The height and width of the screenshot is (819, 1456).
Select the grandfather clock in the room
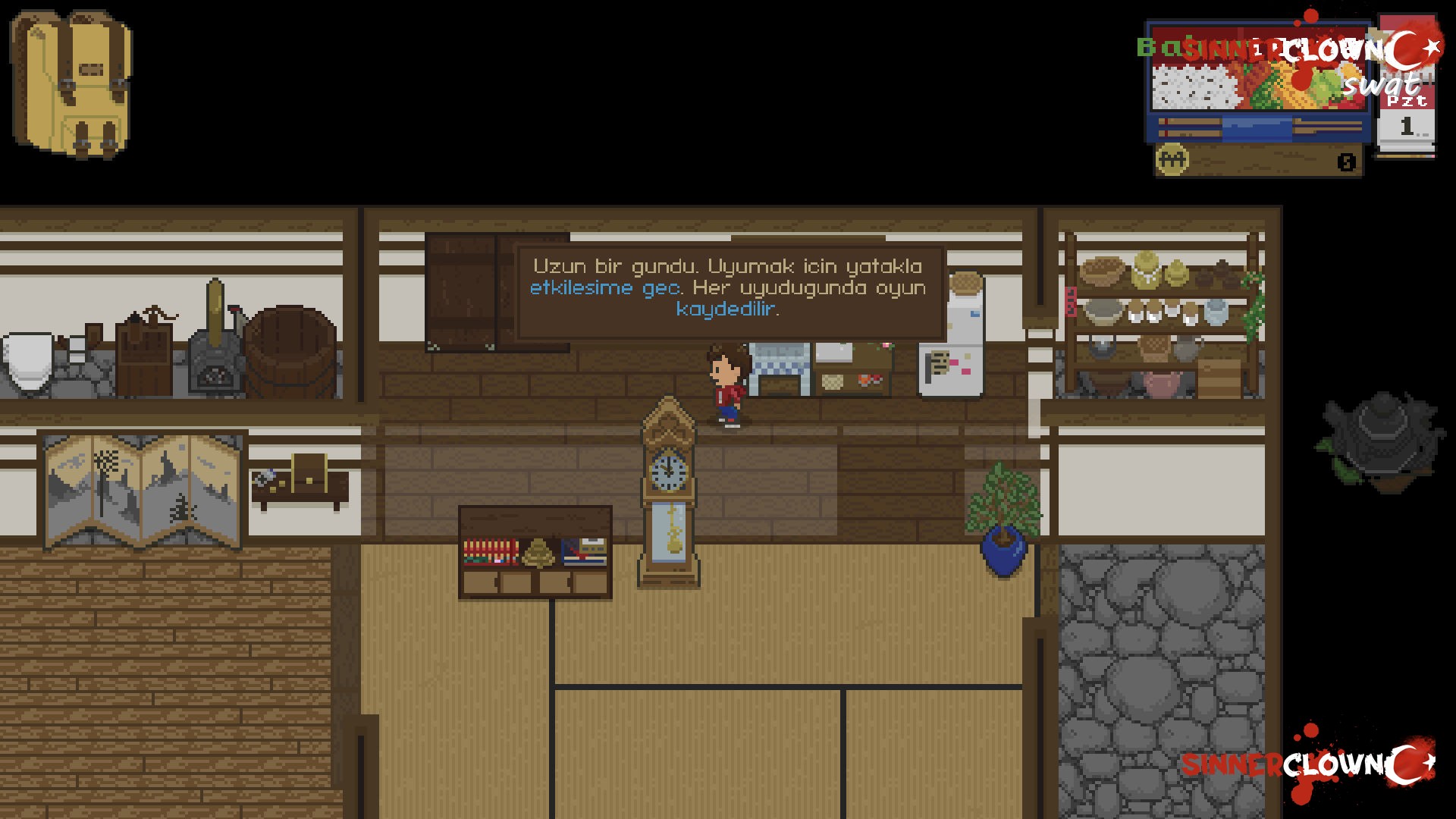pos(667,500)
